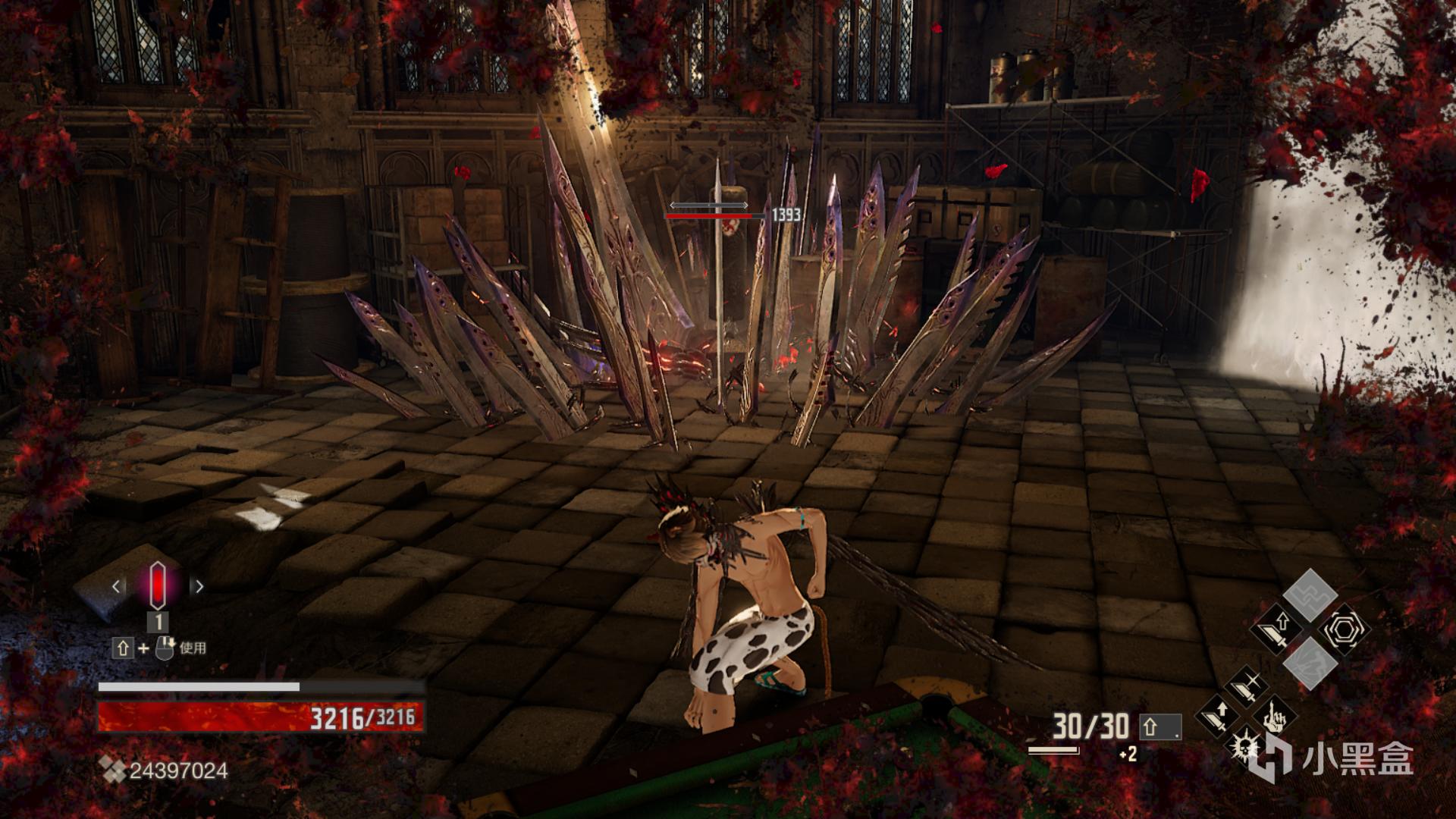Activate the skull burst gift

pos(1244,745)
